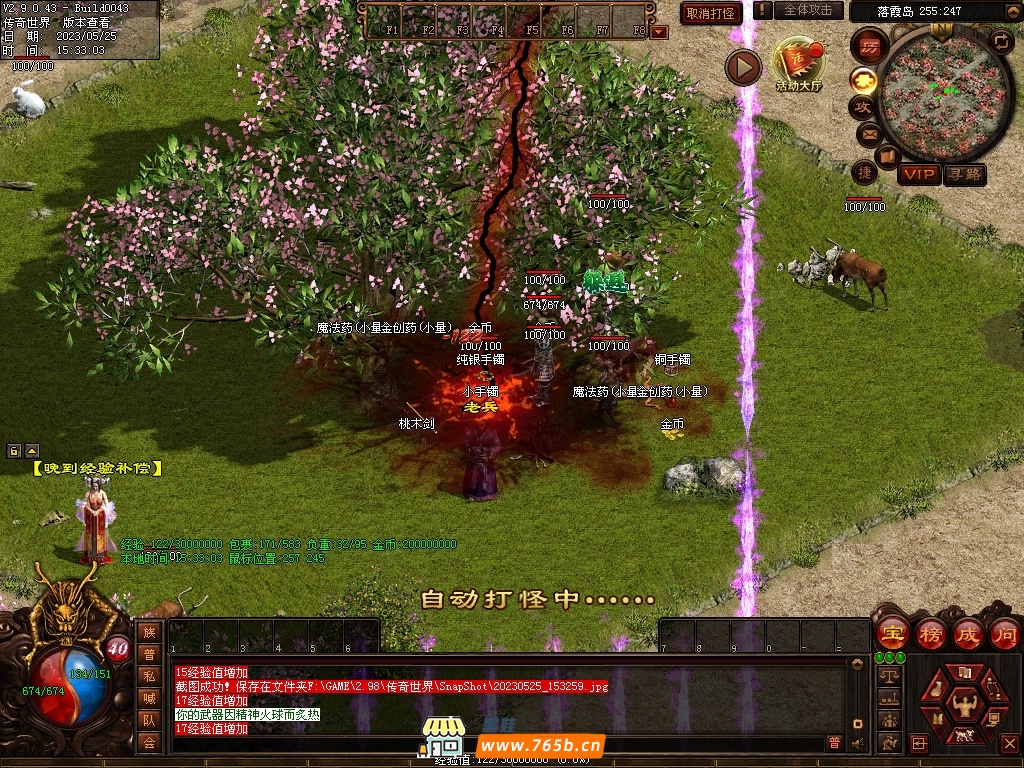Switch to the 队 team chat channel
This screenshot has height=768, width=1024.
(149, 720)
